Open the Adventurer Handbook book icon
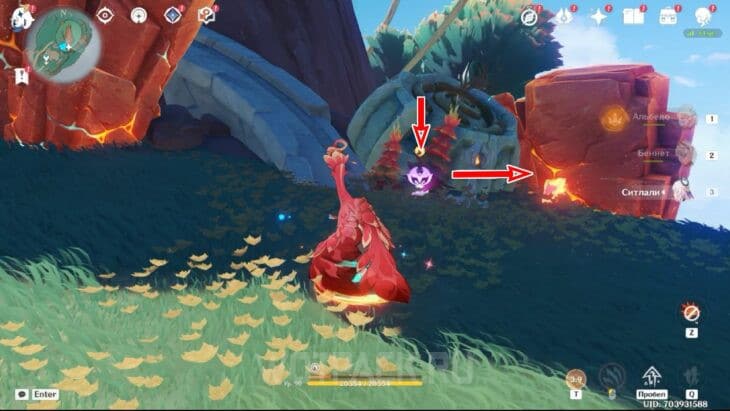 click(633, 16)
